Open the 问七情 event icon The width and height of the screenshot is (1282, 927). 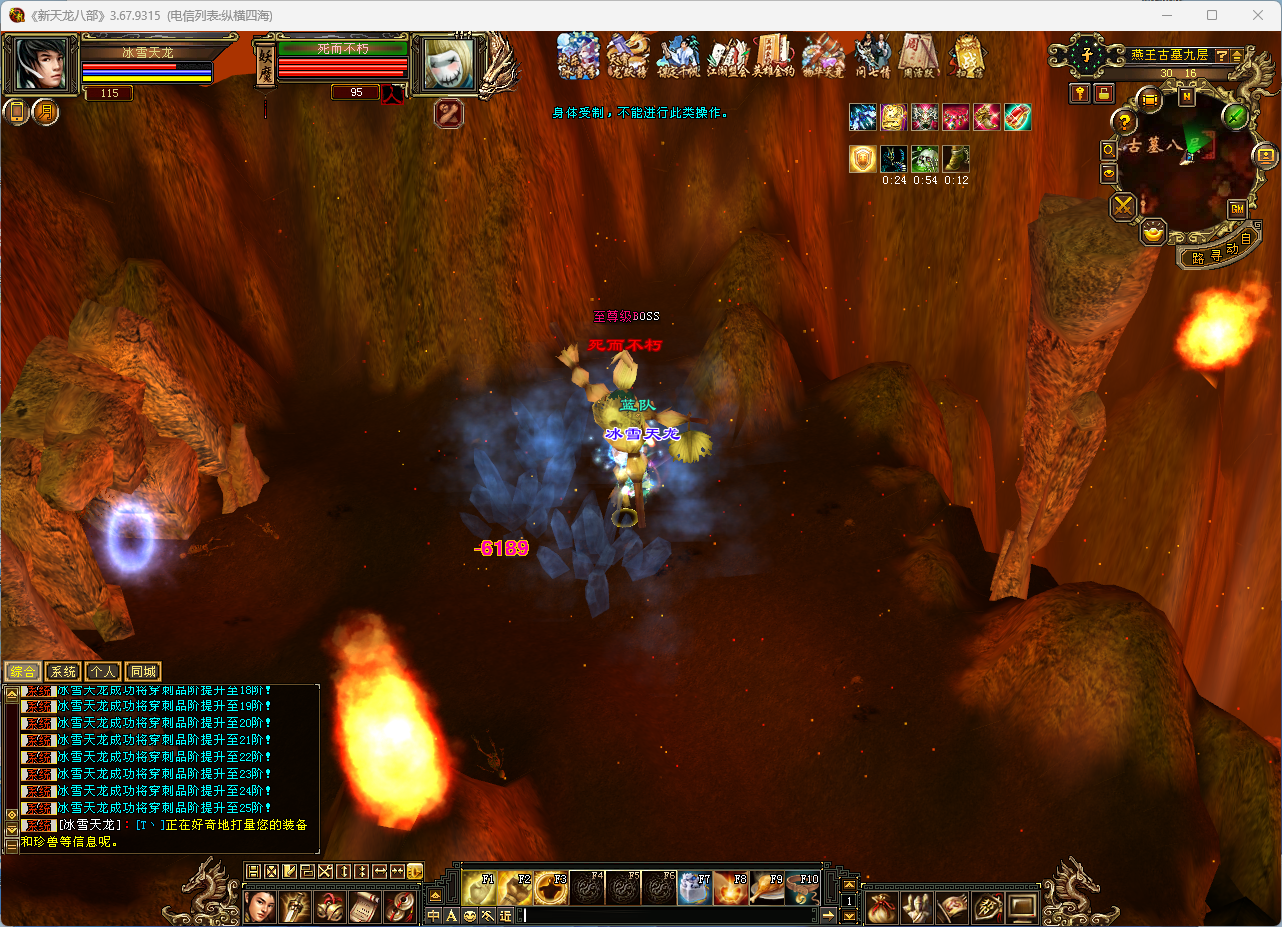pyautogui.click(x=871, y=57)
